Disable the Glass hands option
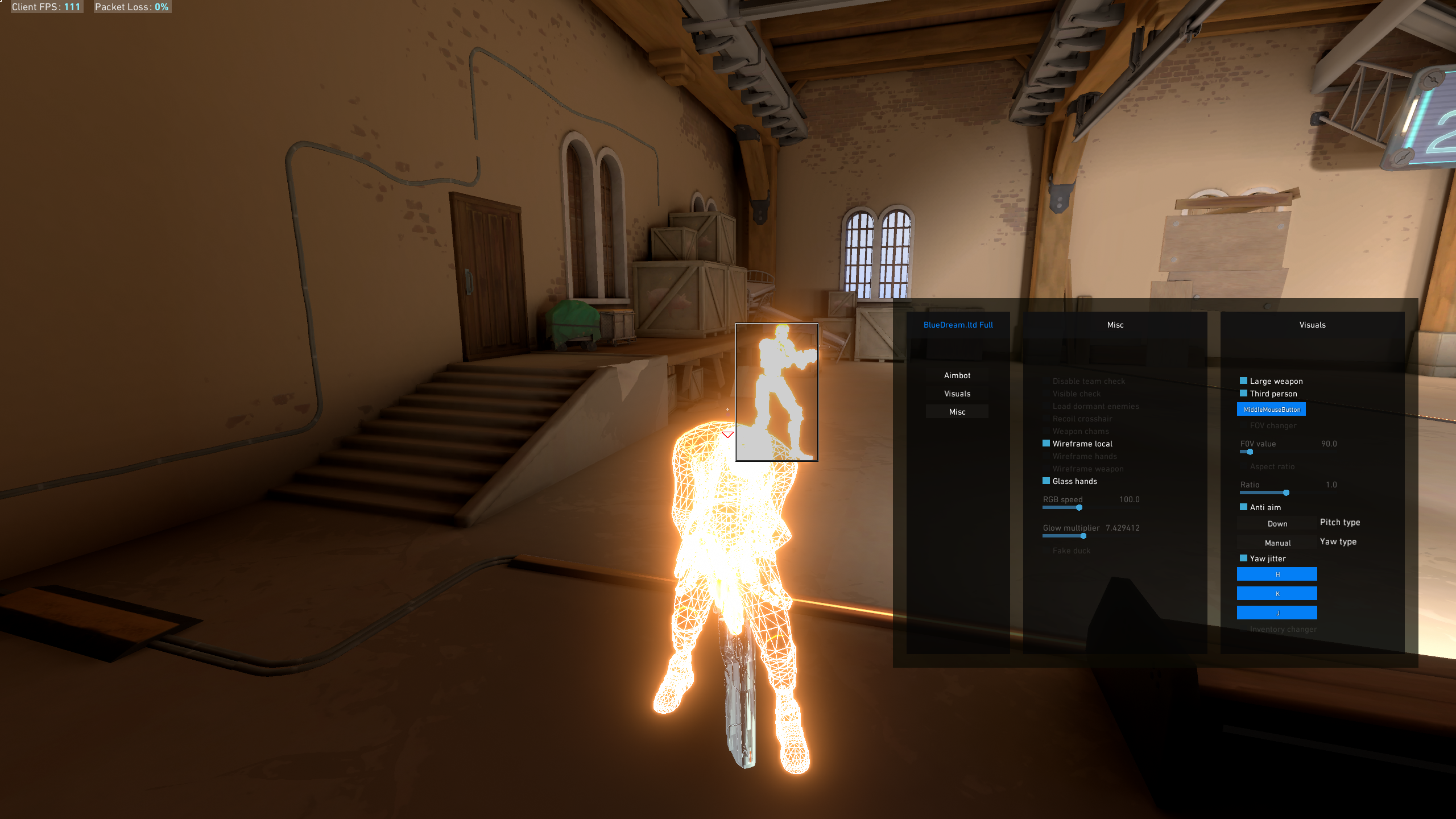The height and width of the screenshot is (819, 1456). click(x=1046, y=481)
